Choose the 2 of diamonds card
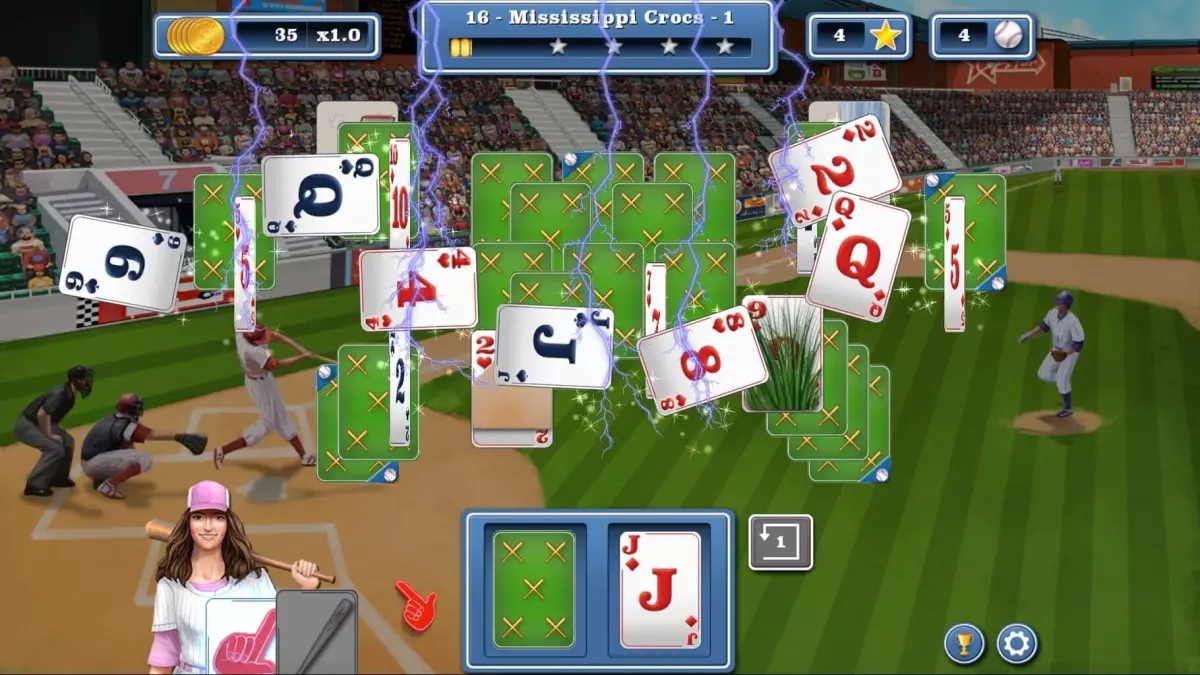Screen dimensions: 1200x675 (x=834, y=170)
